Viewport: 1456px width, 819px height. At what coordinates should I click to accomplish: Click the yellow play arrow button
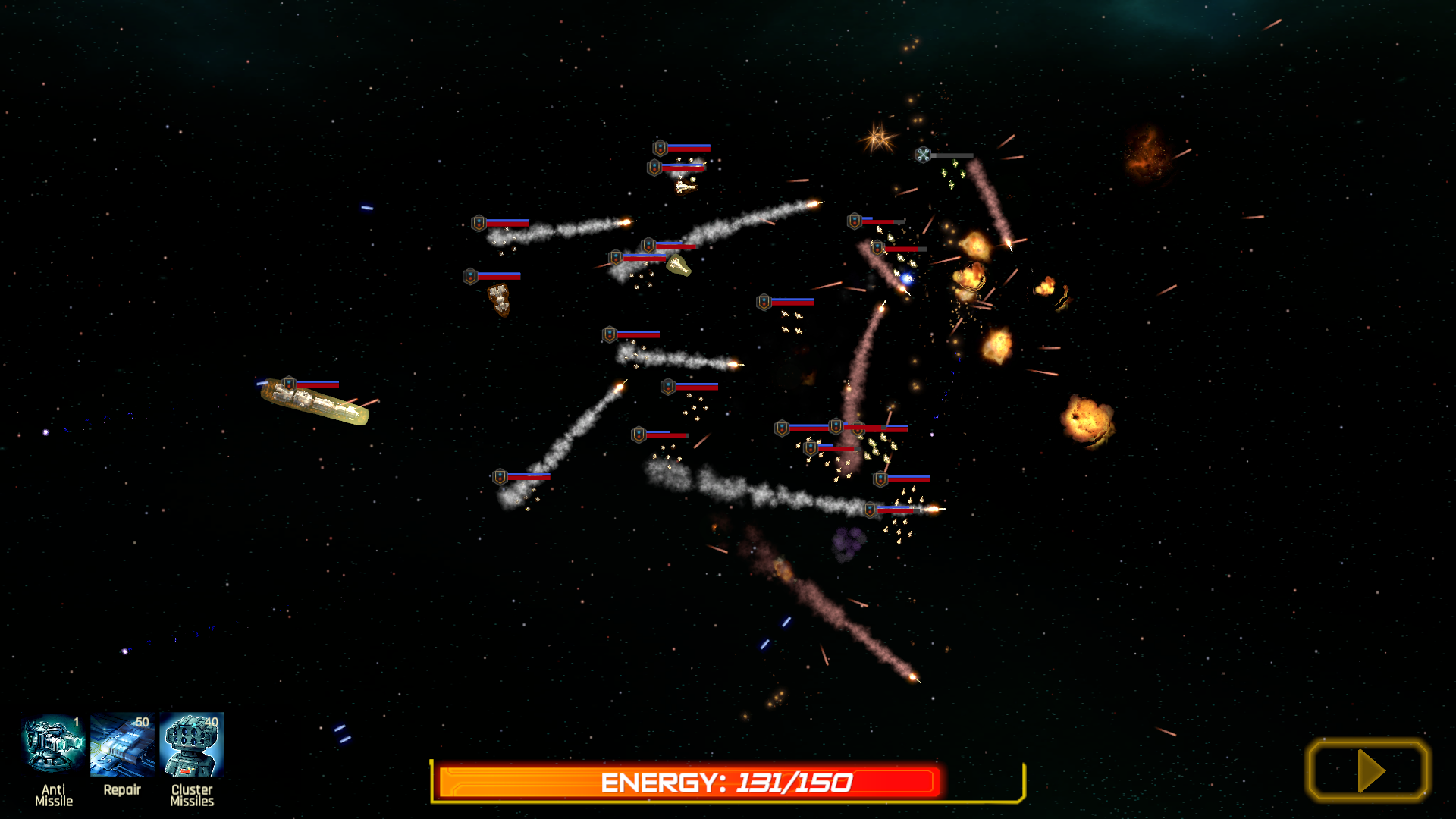1368,770
